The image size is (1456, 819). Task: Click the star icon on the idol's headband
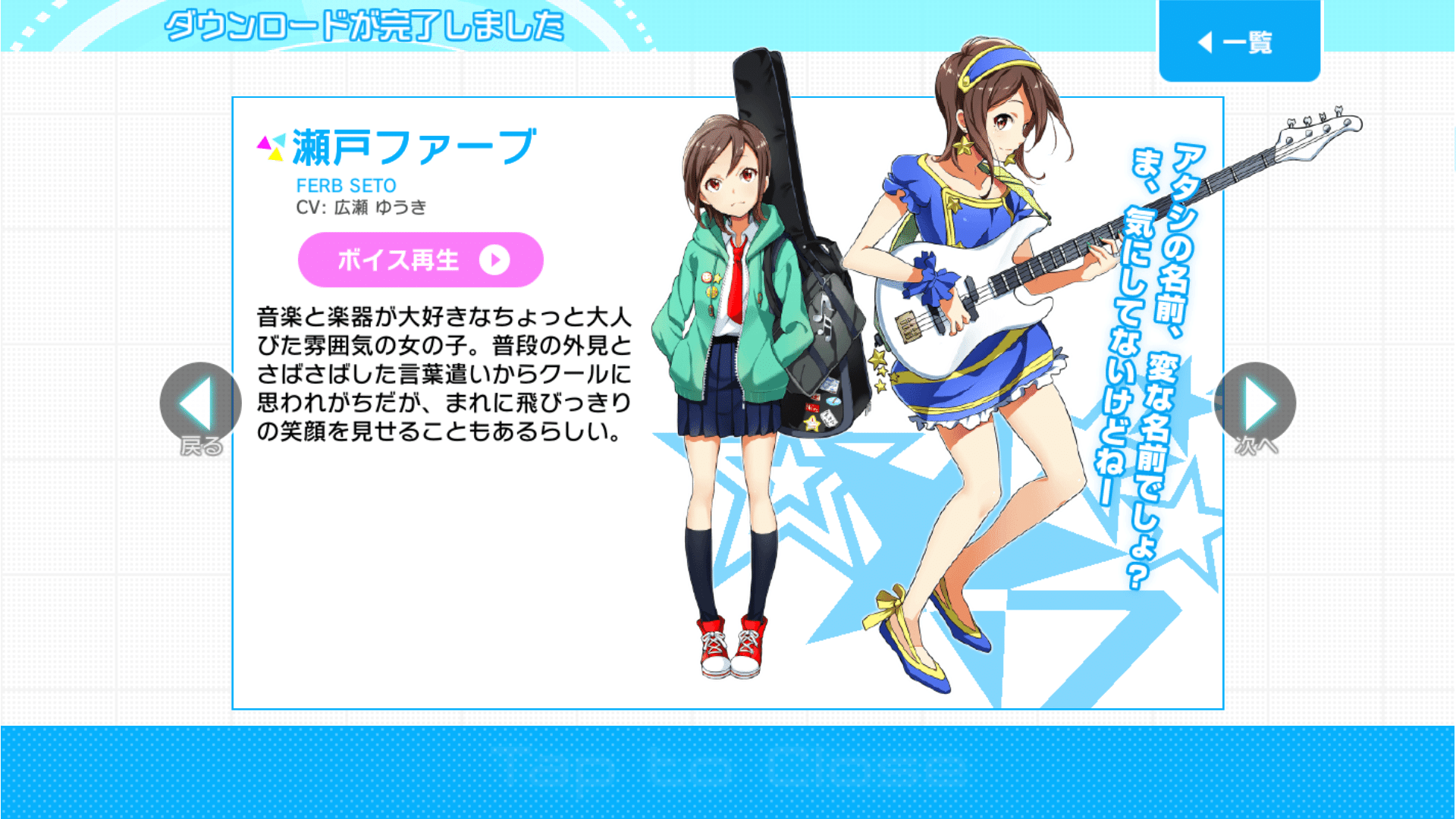tap(966, 80)
